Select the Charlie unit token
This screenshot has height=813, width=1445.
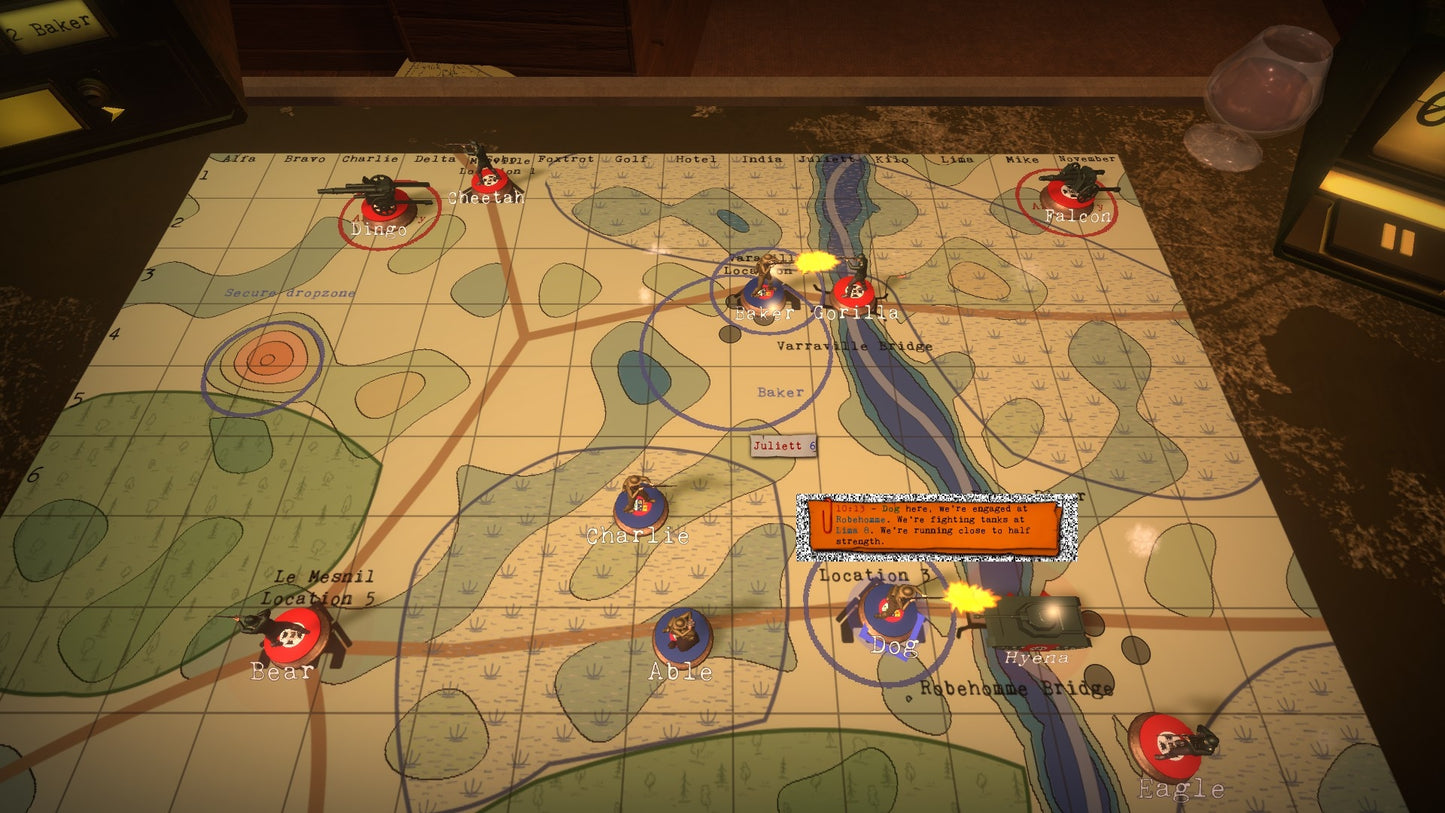tap(640, 506)
